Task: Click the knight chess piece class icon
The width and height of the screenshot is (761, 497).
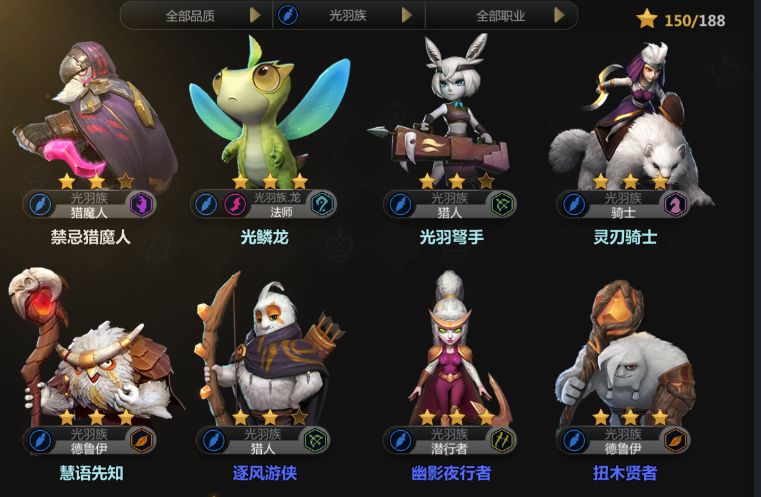Action: [677, 205]
